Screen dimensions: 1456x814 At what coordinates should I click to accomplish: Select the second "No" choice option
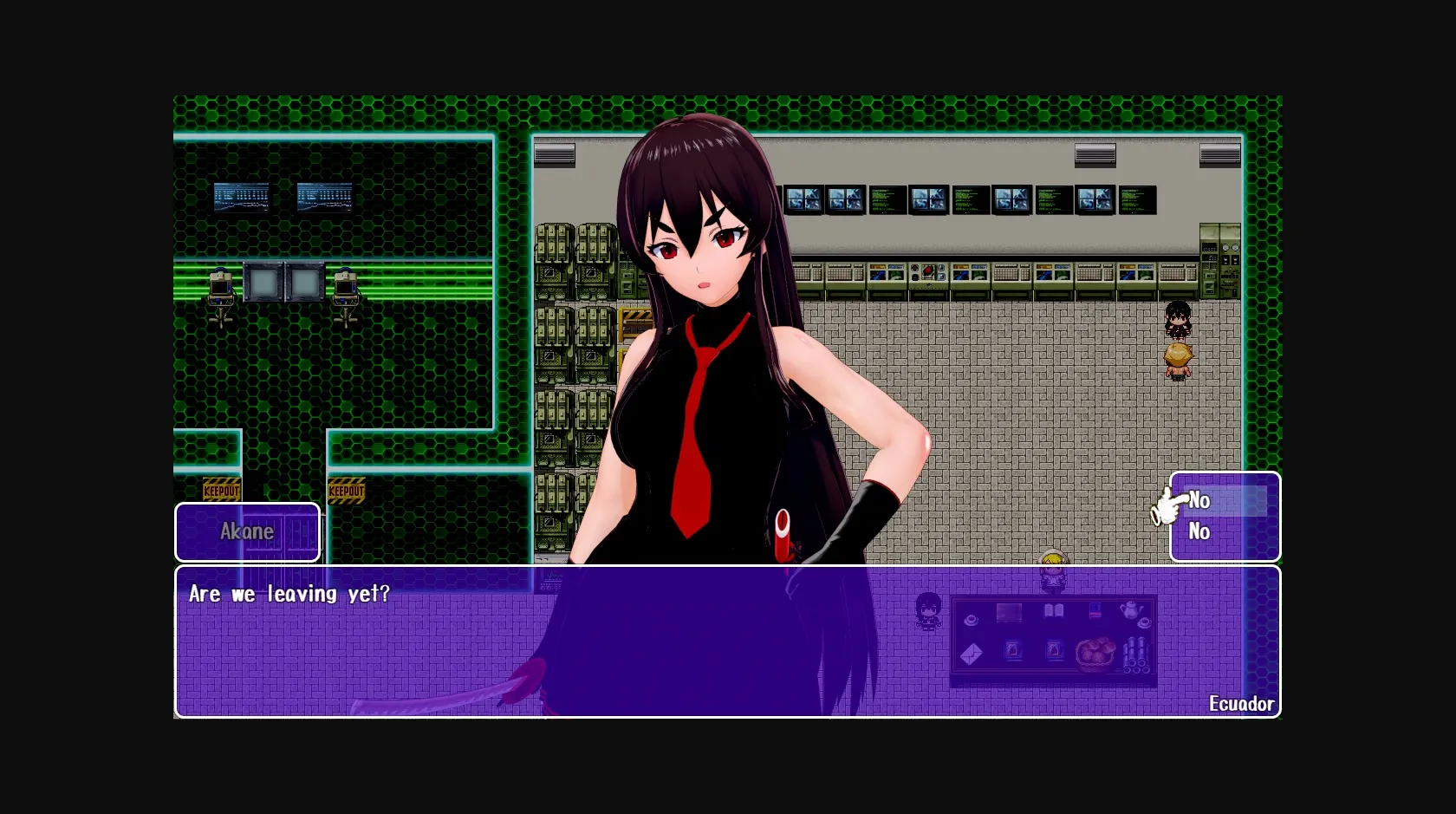[x=1199, y=532]
